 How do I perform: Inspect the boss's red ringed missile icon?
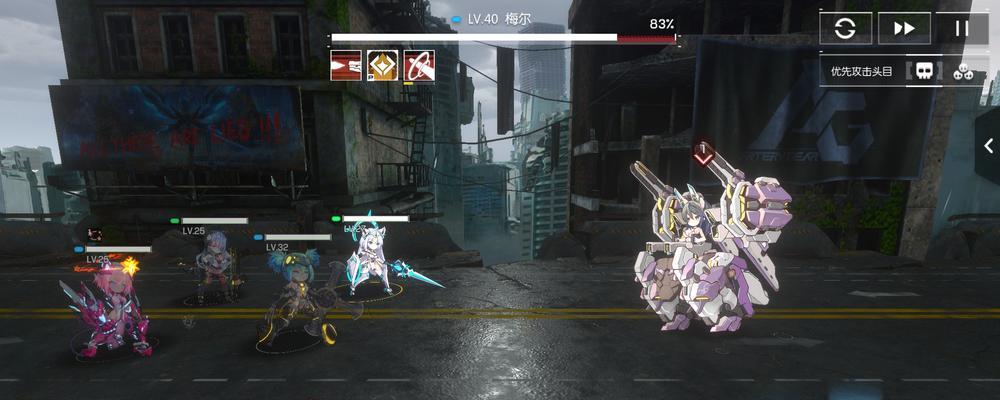(x=419, y=66)
